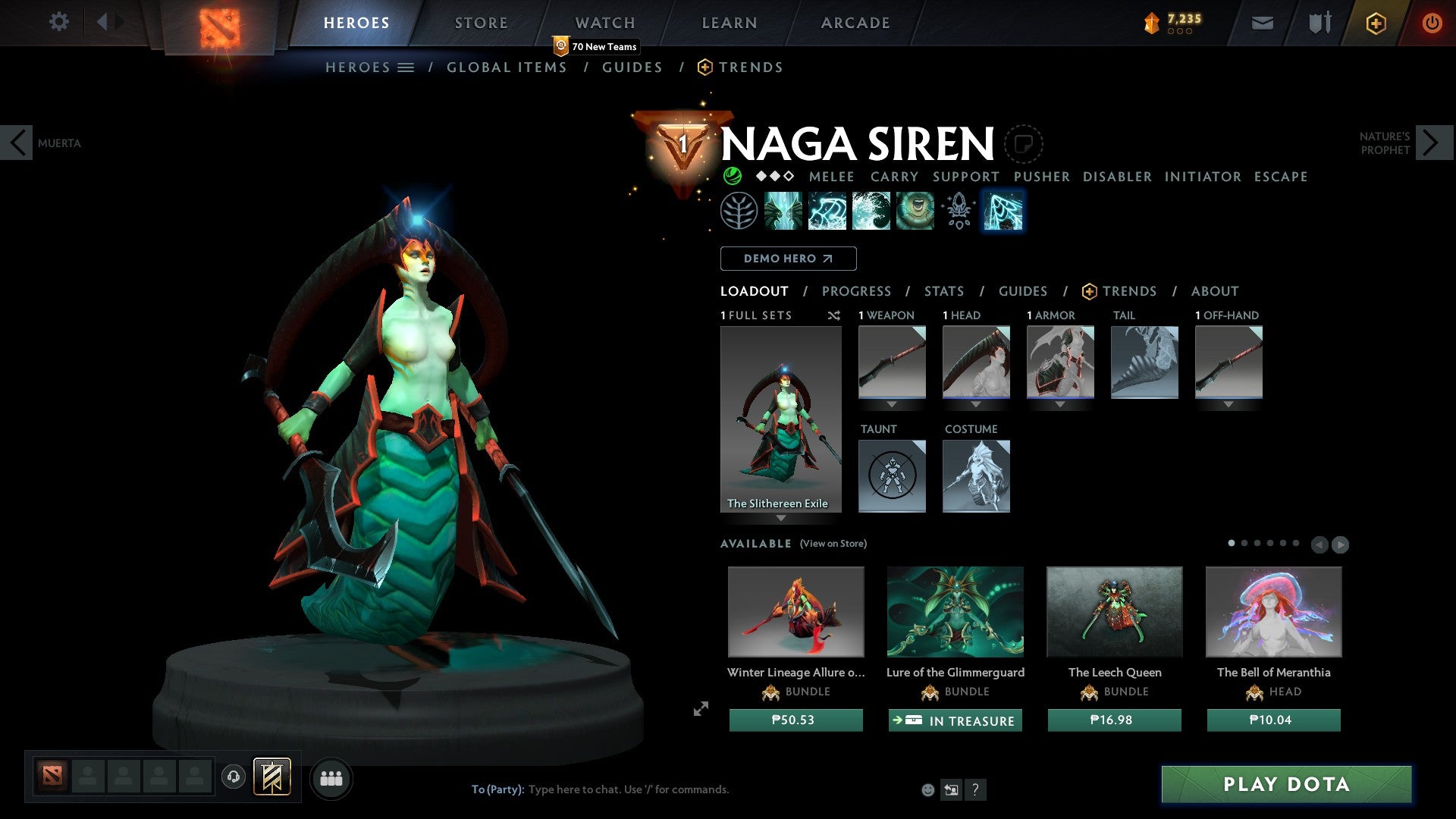Open the heroes hamburger menu

click(406, 67)
